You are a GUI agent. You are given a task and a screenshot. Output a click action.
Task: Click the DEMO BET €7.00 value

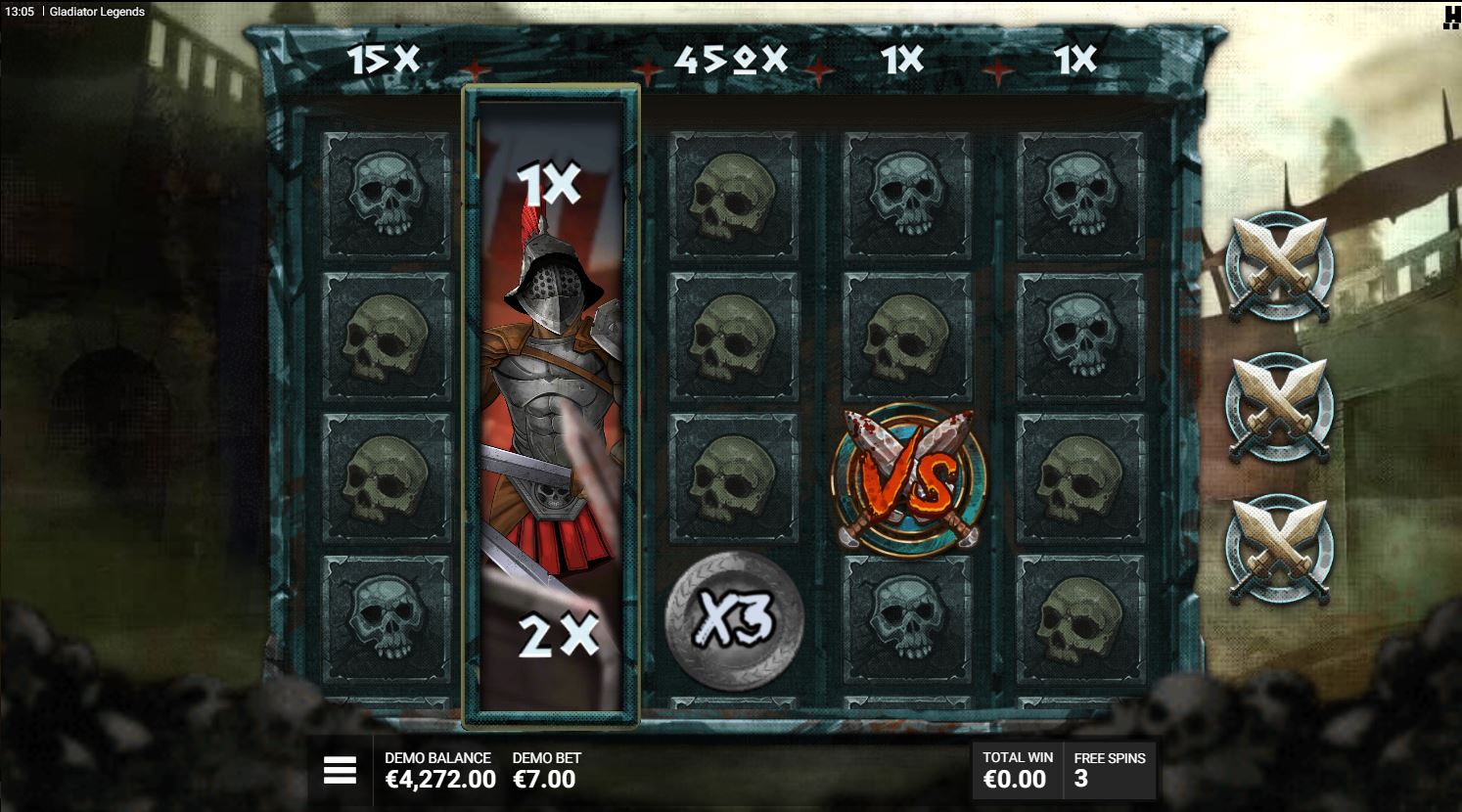point(544,779)
